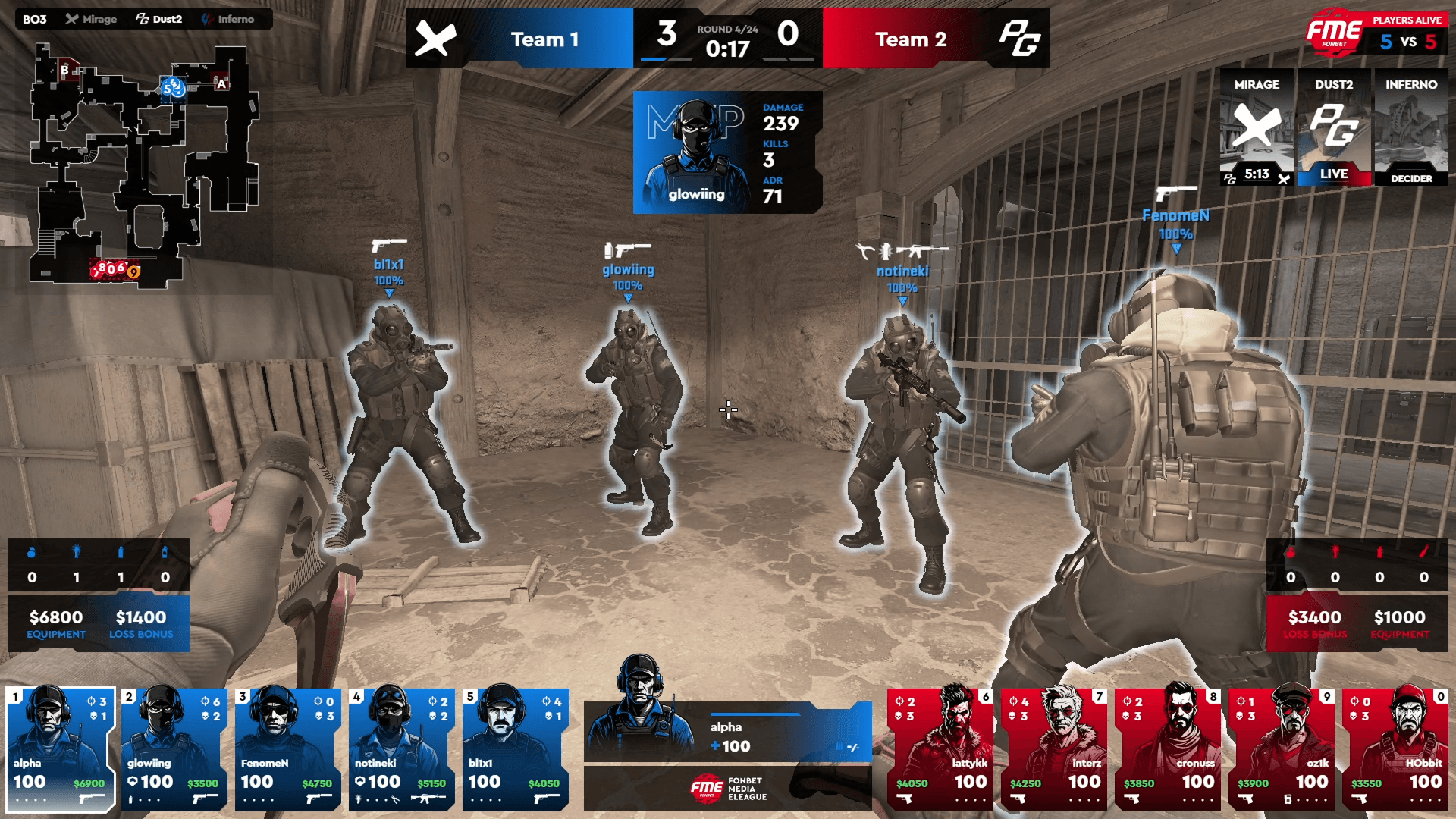Image resolution: width=1456 pixels, height=819 pixels.
Task: Select glowiing's player card
Action: tap(174, 748)
